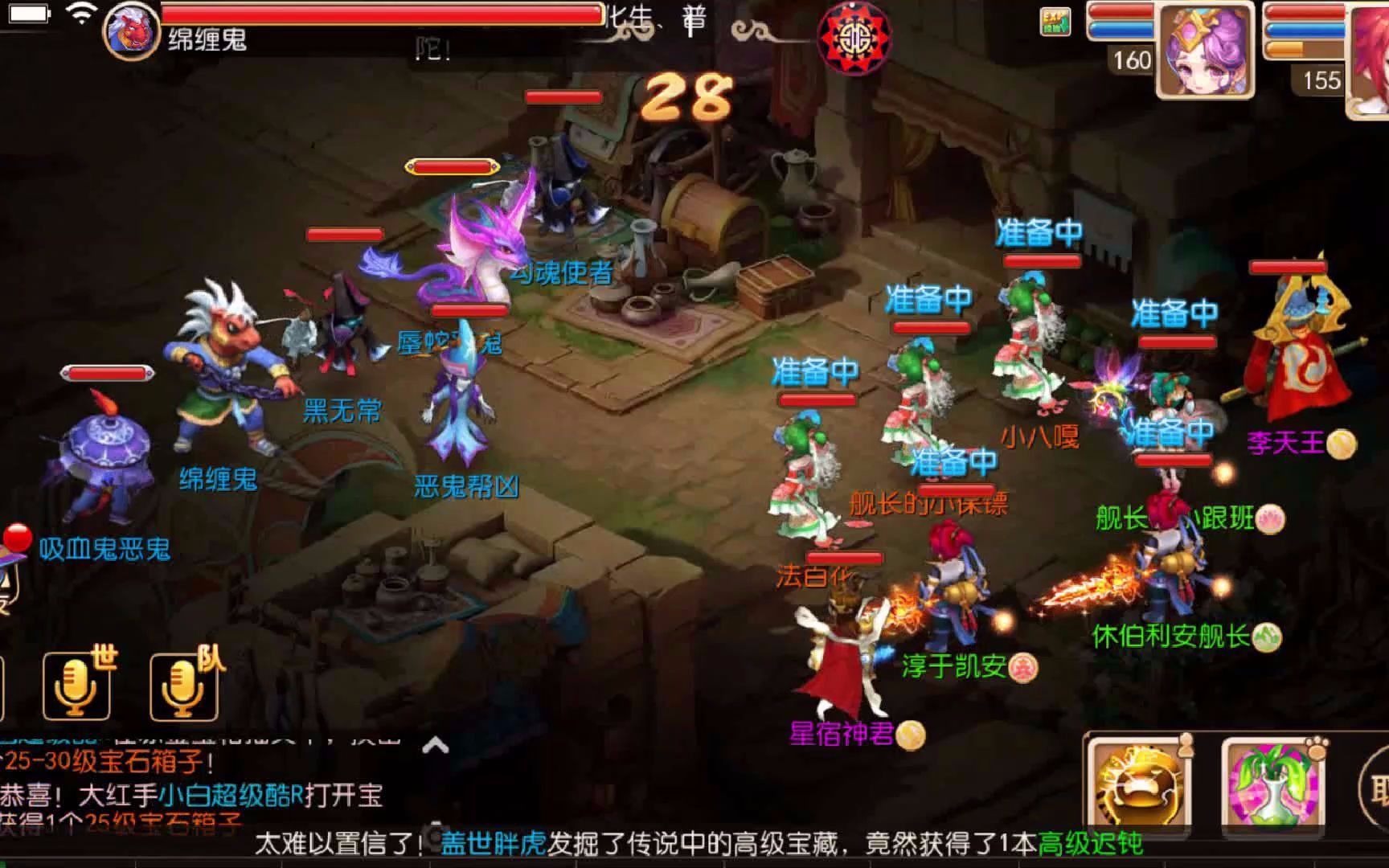
Task: Open the 绵缠鬼 boss avatar portrait
Action: pos(130,28)
